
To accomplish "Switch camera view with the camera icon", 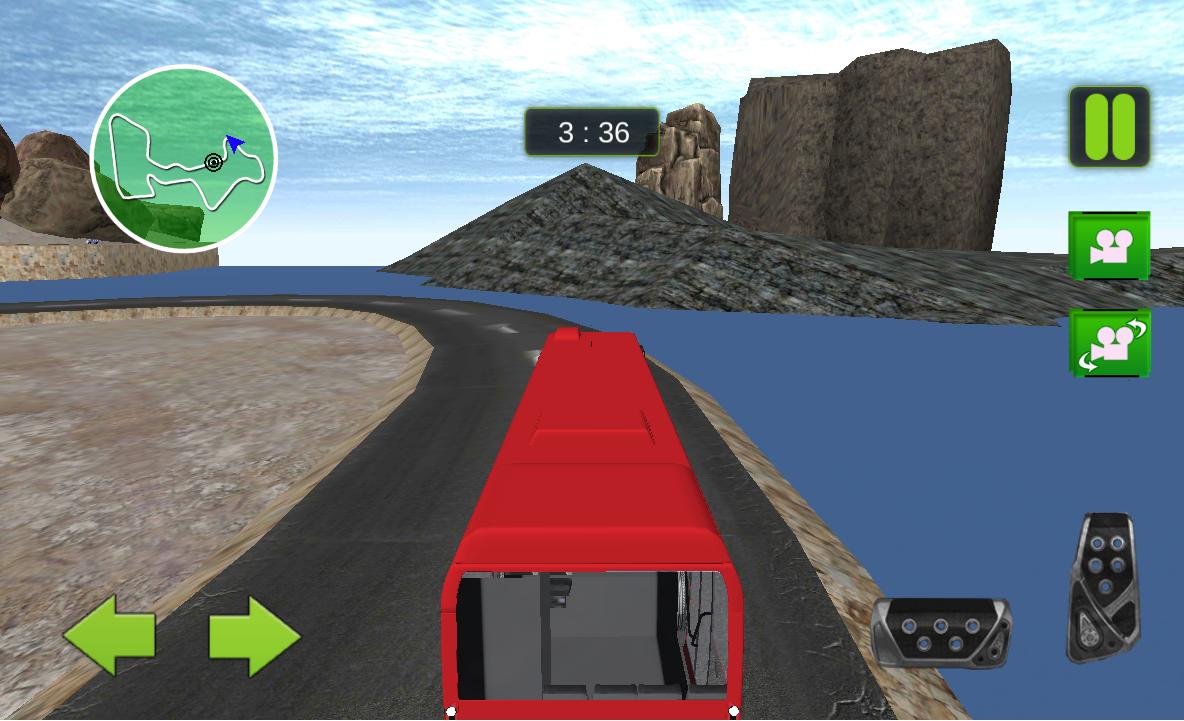I will tap(1109, 245).
